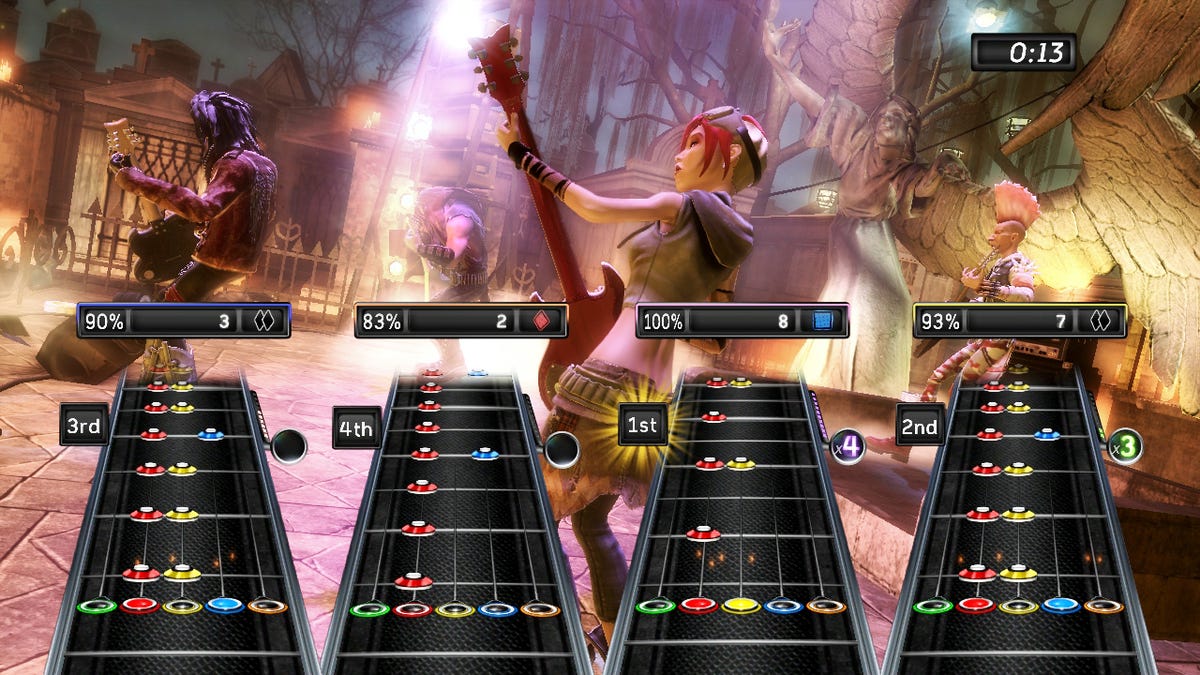Select the blue square icon in the 100% player panel

point(823,321)
